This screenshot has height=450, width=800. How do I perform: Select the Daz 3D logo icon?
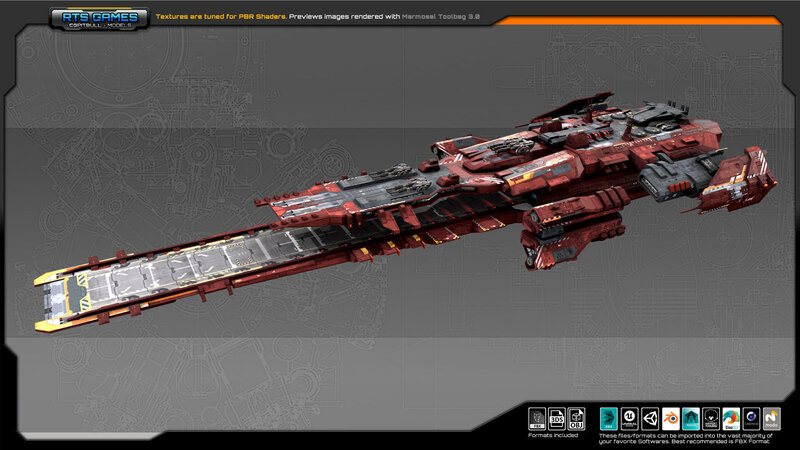tap(730, 418)
